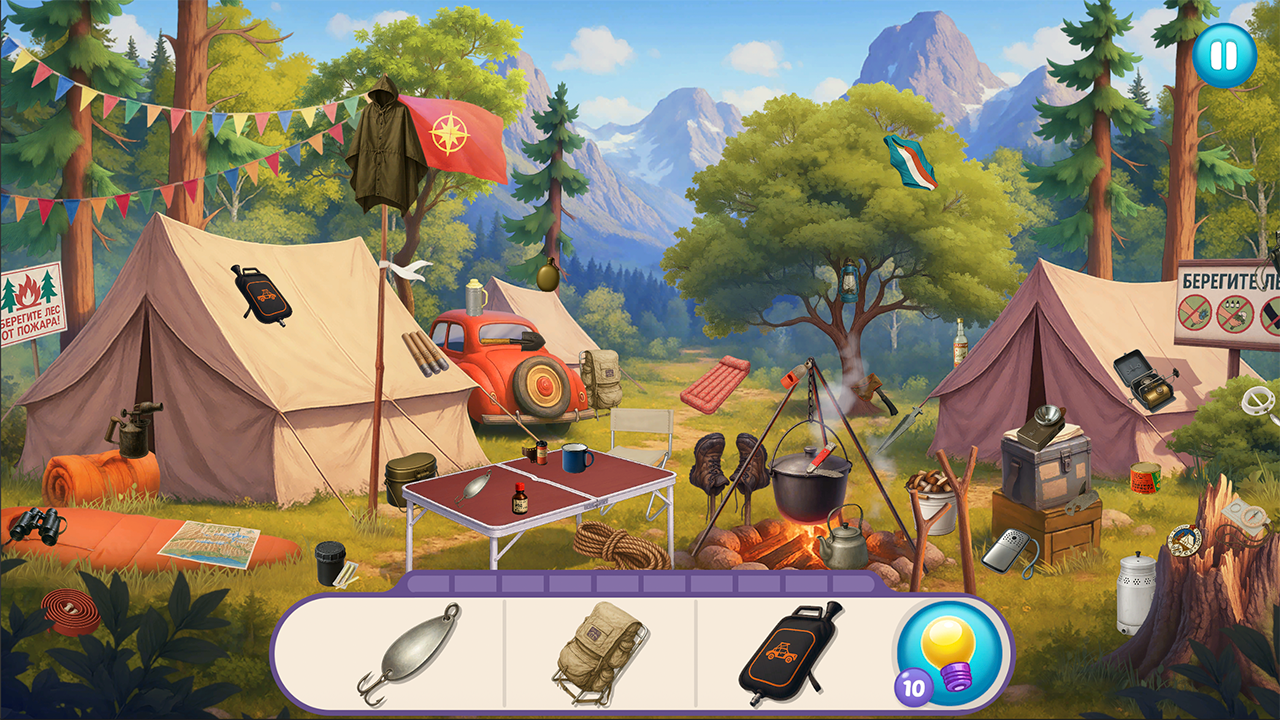Click the toothpaste tube floating in the sky

click(913, 160)
